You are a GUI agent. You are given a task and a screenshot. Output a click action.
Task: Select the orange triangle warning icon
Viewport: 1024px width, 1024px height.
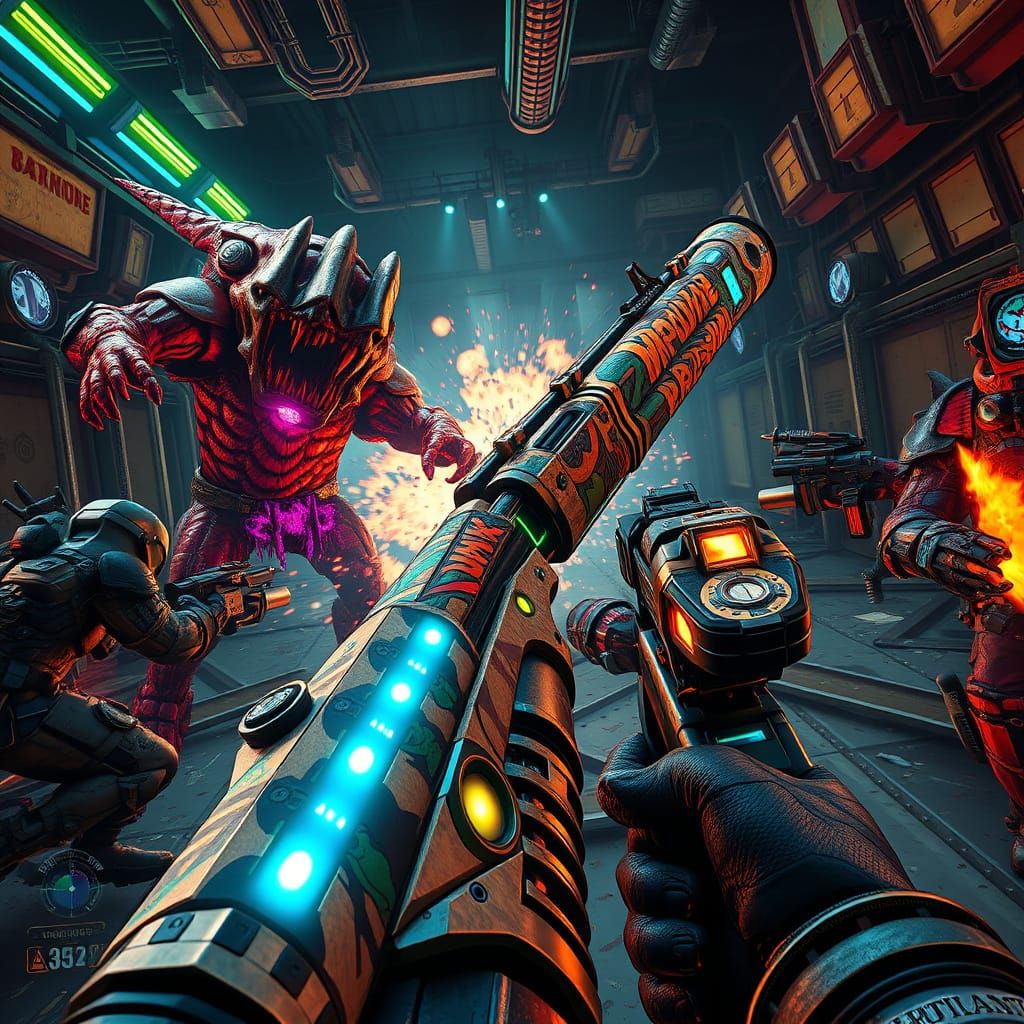pyautogui.click(x=36, y=960)
